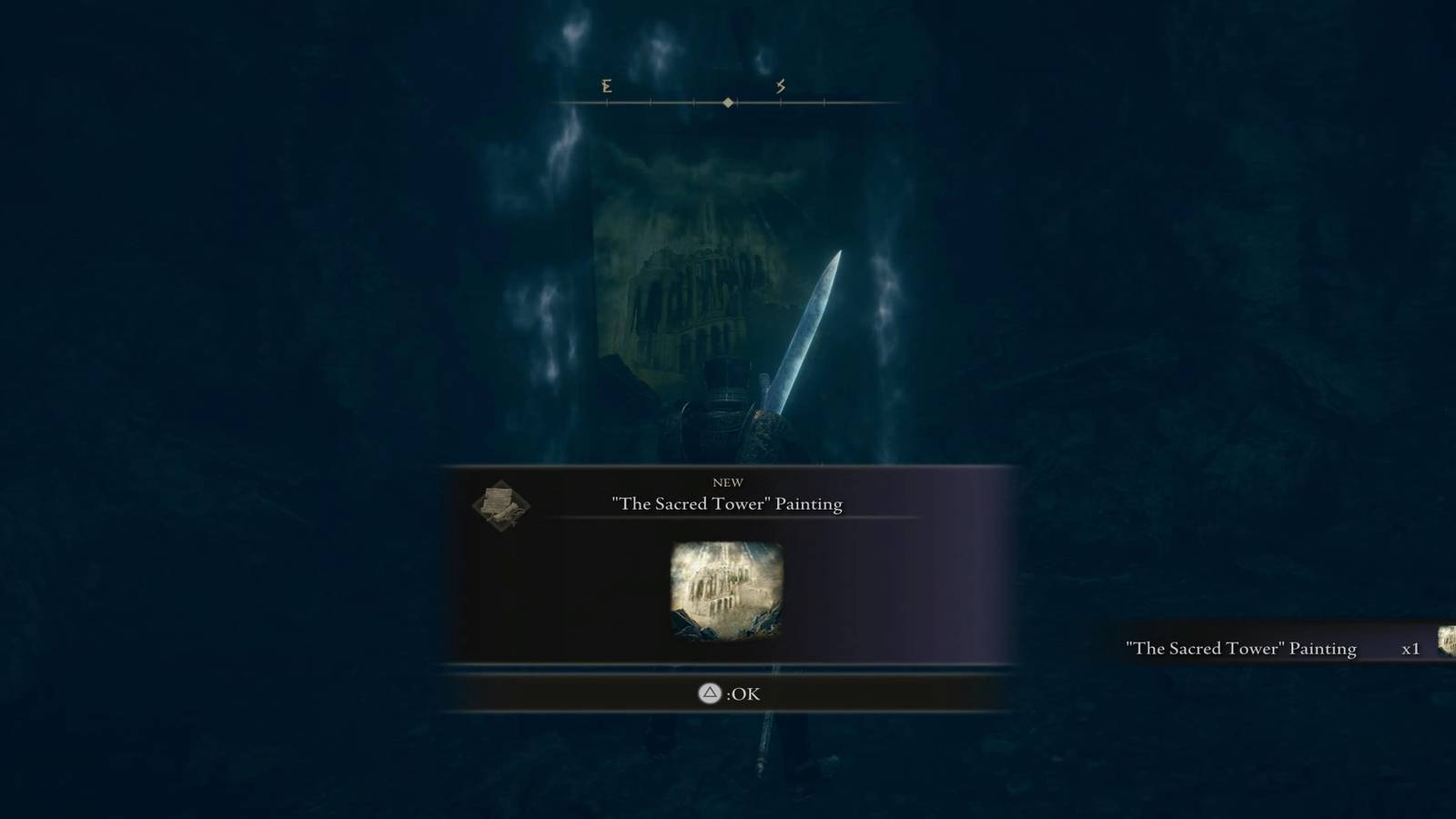Screen dimensions: 1456x819
Task: Select the diamond heading marker on the compass
Action: [x=726, y=102]
